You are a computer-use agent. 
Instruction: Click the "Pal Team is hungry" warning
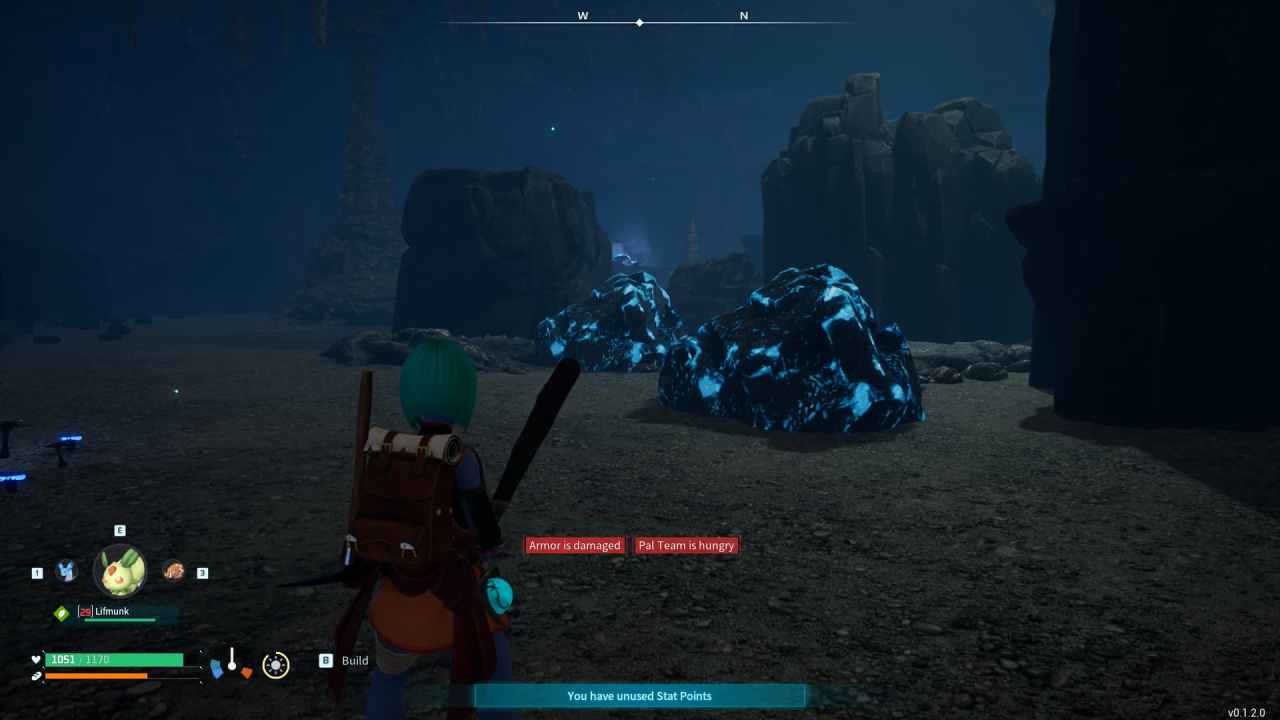pos(686,545)
